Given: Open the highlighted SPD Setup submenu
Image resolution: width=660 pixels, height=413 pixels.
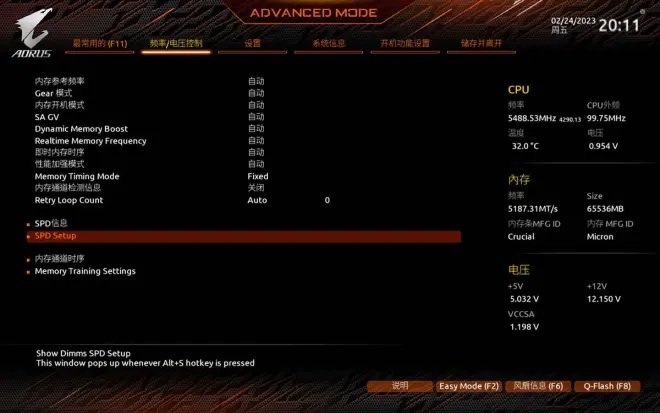Looking at the screenshot, I should click(56, 236).
